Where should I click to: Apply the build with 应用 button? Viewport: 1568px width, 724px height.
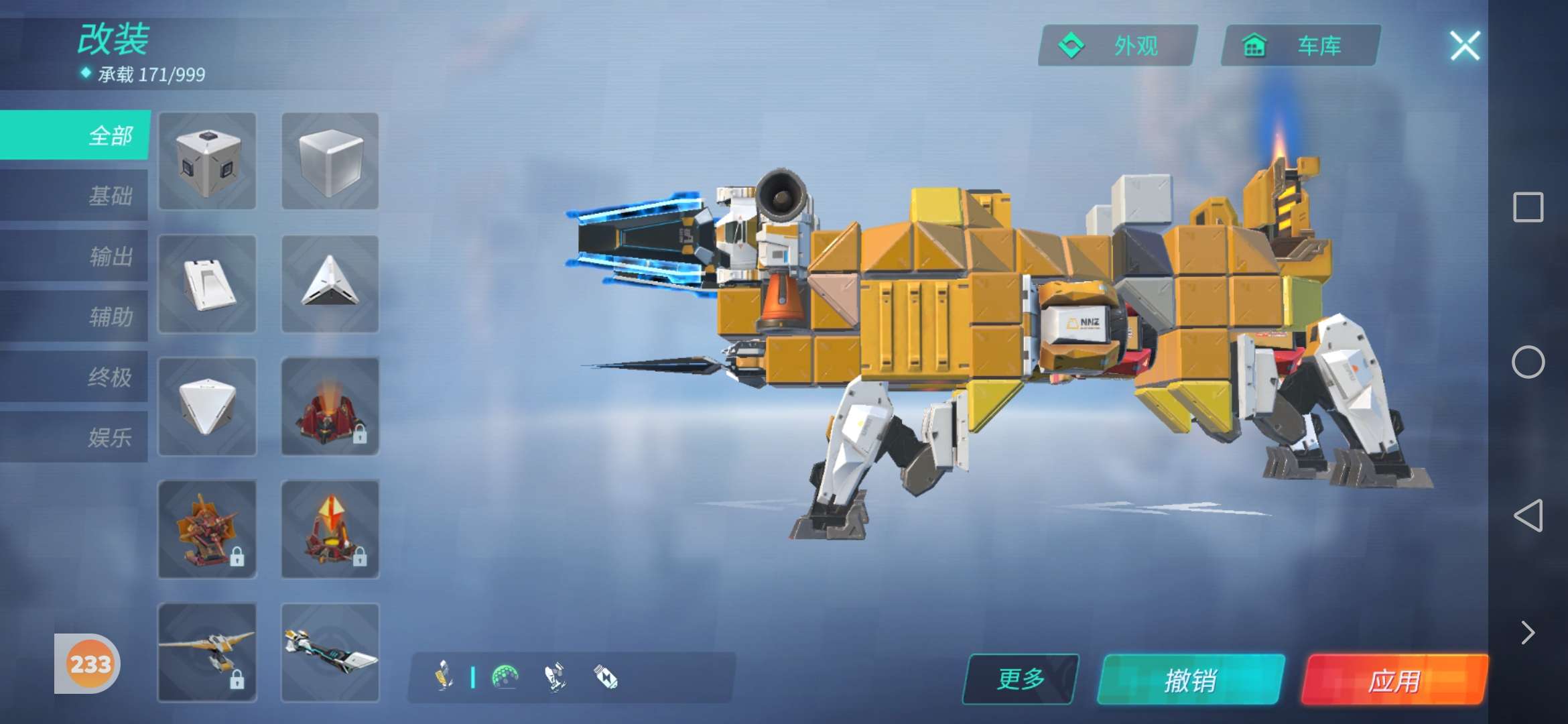[1394, 680]
